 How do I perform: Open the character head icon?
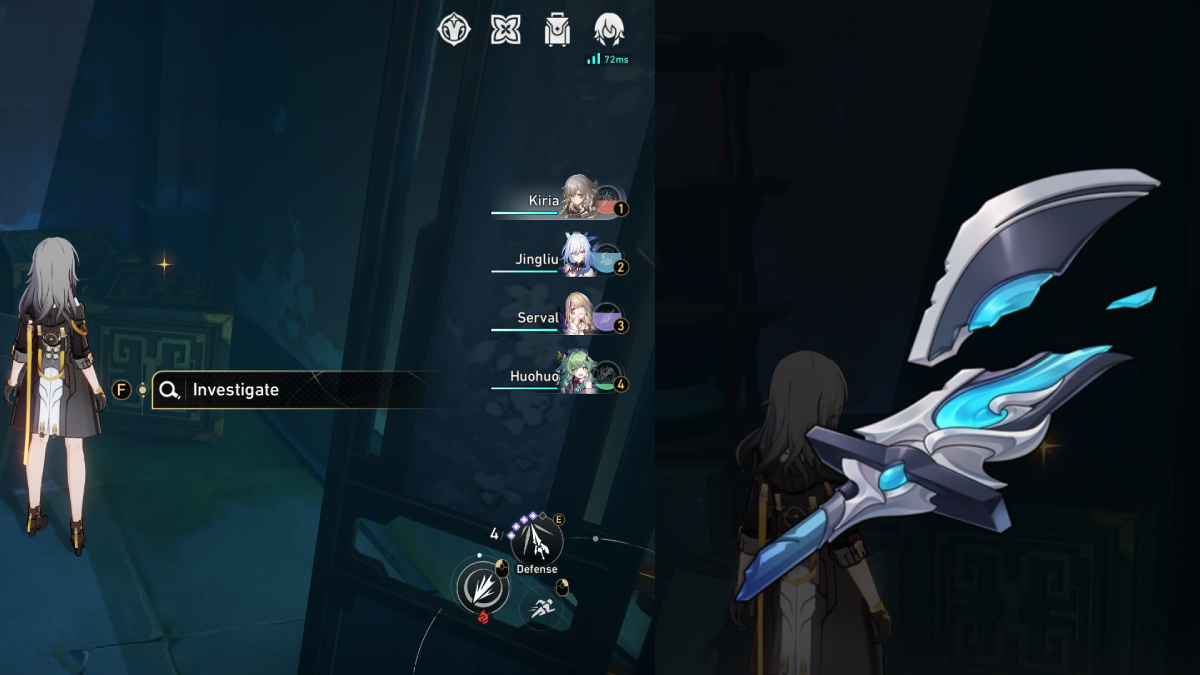(x=609, y=29)
